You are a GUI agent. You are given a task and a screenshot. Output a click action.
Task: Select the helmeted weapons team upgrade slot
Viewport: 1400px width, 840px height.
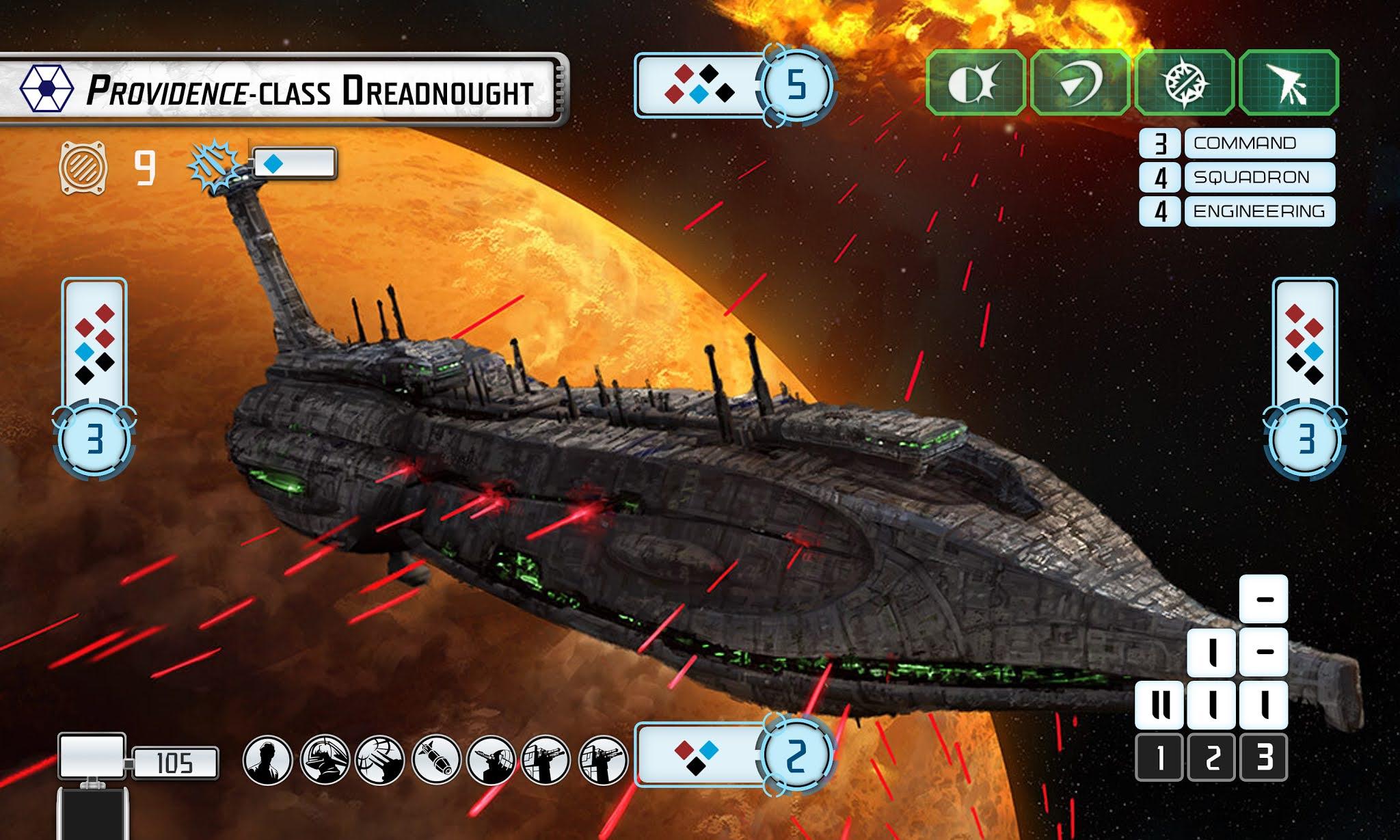(324, 759)
